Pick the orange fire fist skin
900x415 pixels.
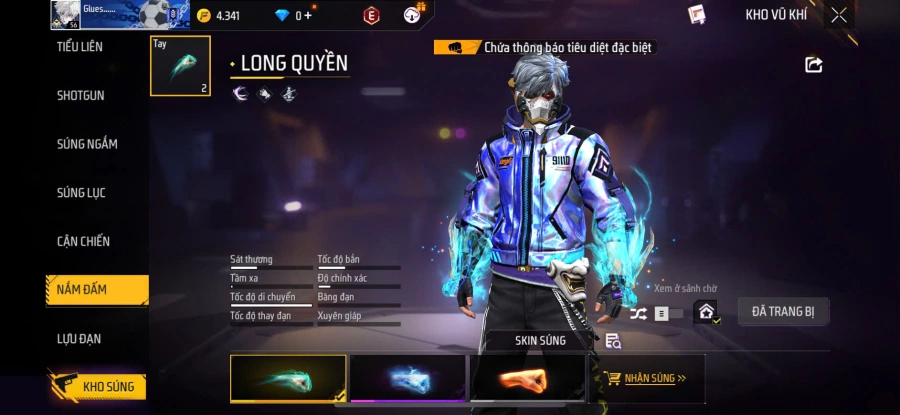pos(527,379)
